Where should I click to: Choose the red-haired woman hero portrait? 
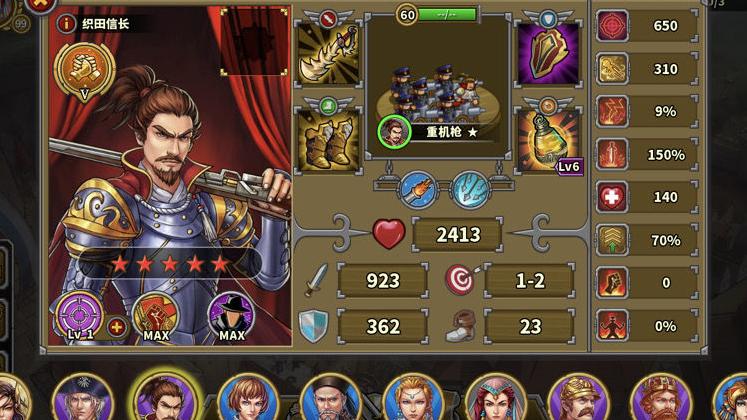[495, 400]
